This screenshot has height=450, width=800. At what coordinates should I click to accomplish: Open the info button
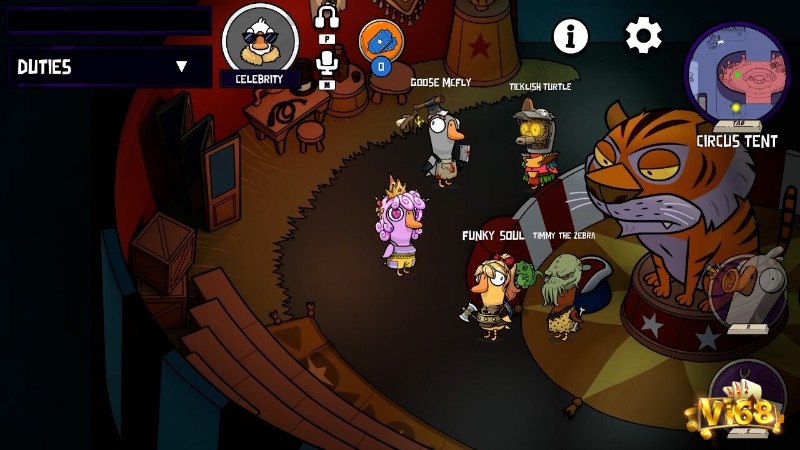(x=571, y=36)
